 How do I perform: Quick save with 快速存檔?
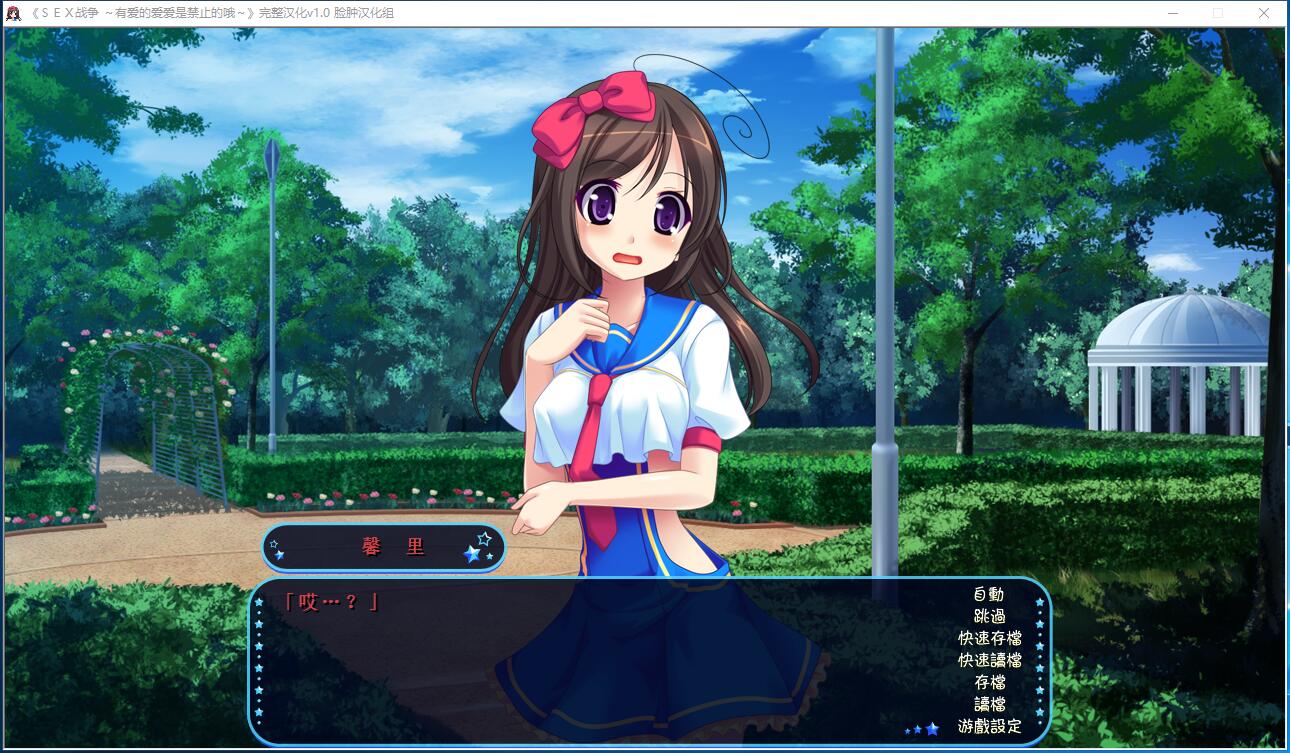pyautogui.click(x=989, y=638)
